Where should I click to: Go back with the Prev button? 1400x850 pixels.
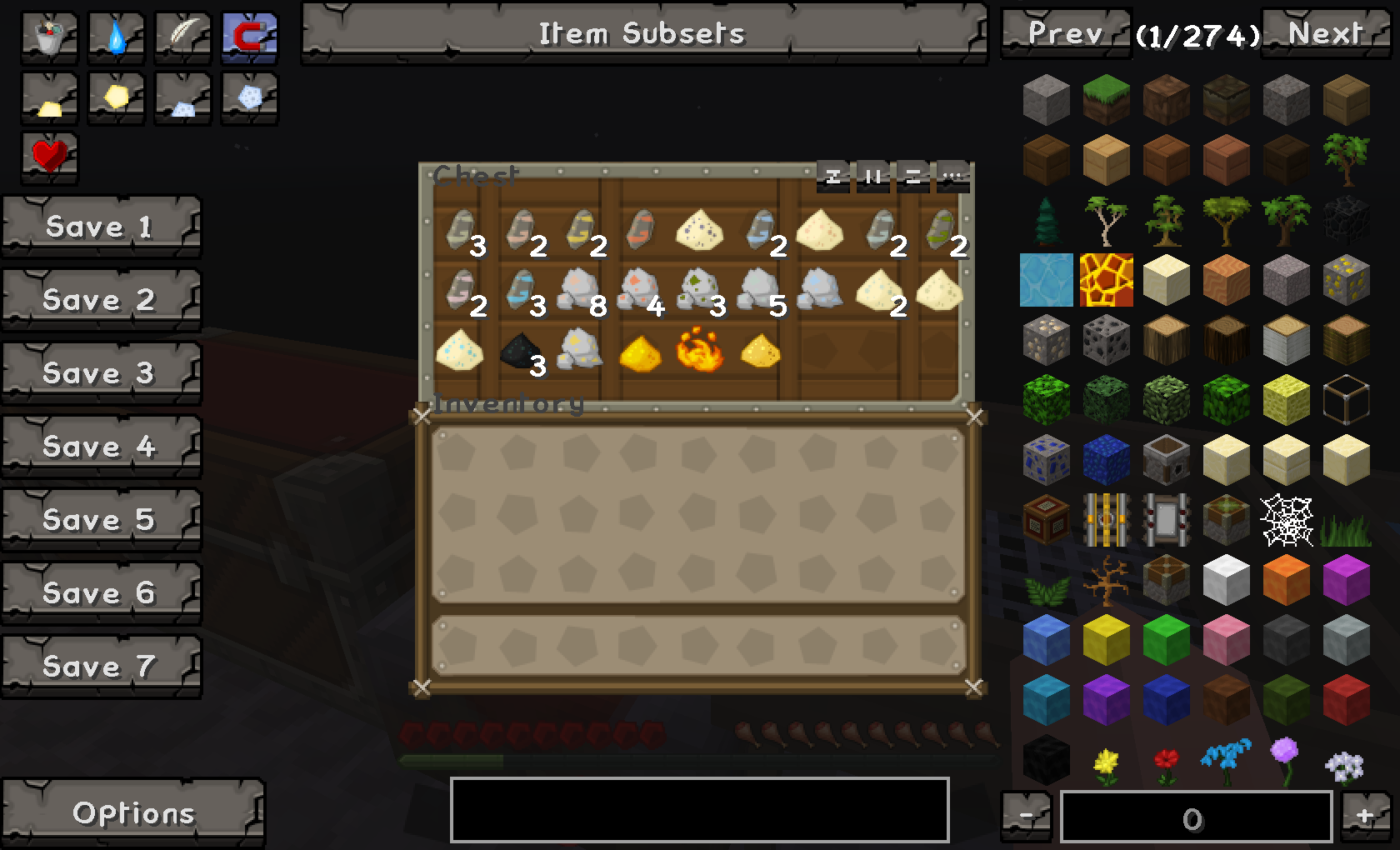pyautogui.click(x=1065, y=33)
